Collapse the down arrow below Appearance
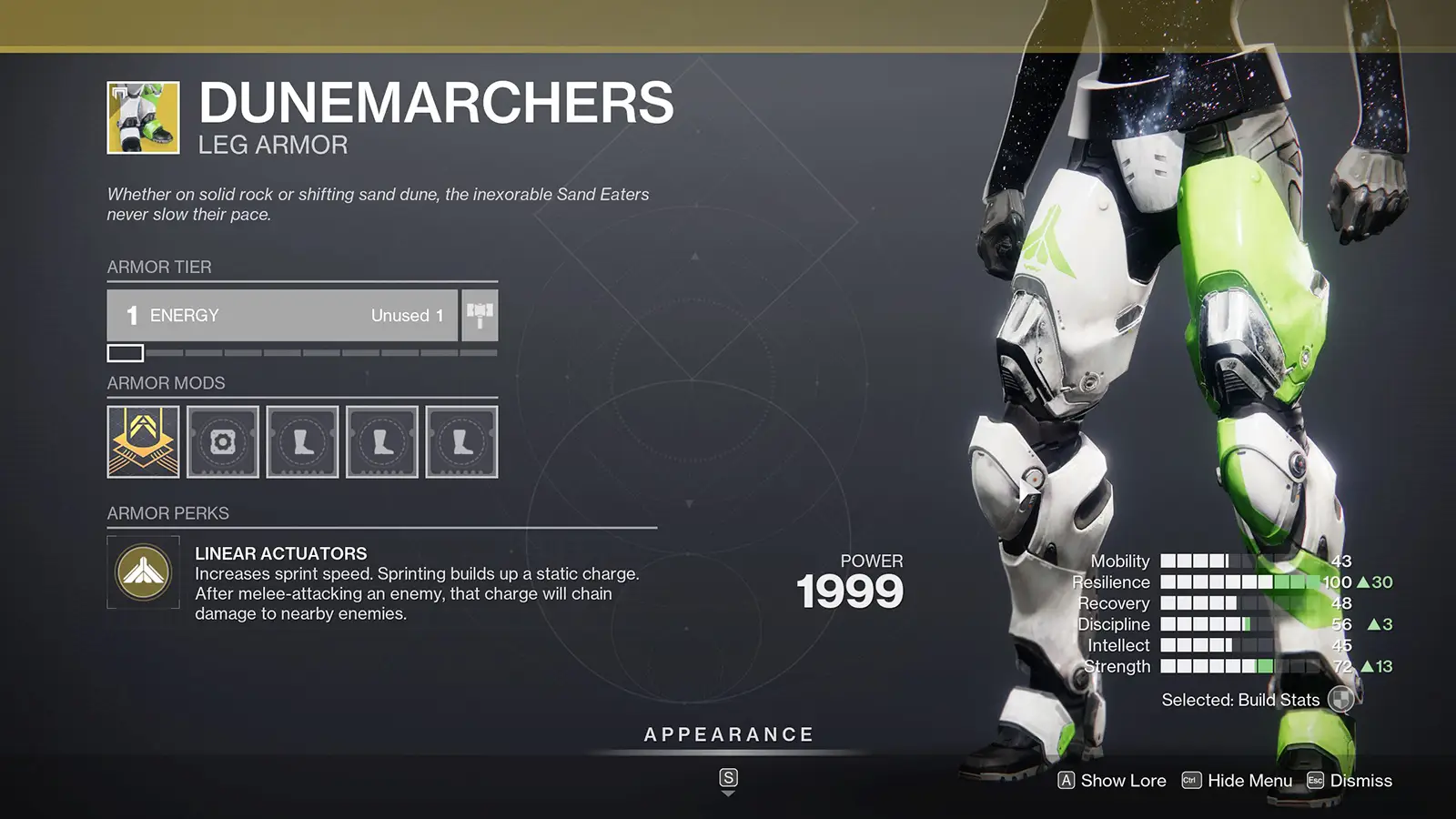Image resolution: width=1456 pixels, height=819 pixels. pyautogui.click(x=728, y=792)
